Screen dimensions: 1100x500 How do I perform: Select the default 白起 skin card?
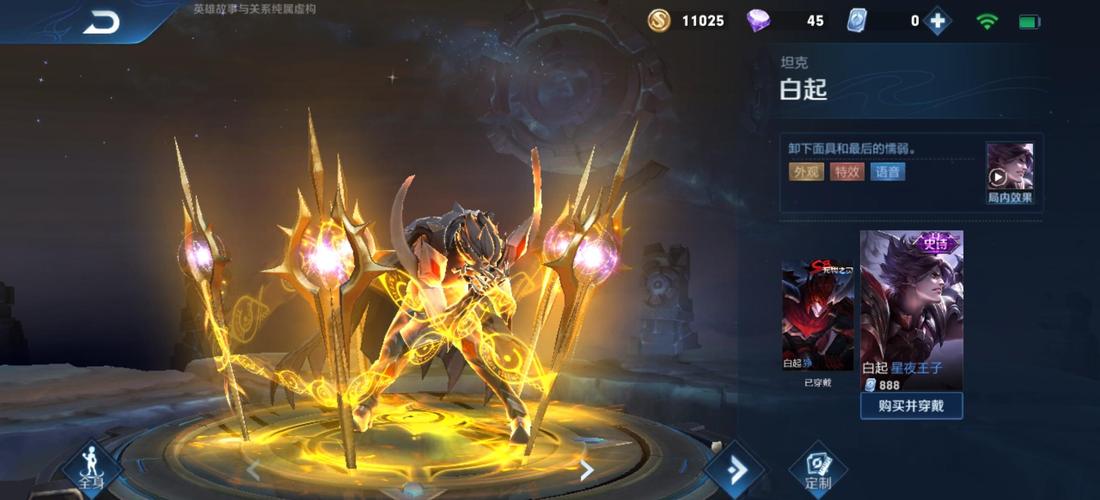[x=817, y=320]
